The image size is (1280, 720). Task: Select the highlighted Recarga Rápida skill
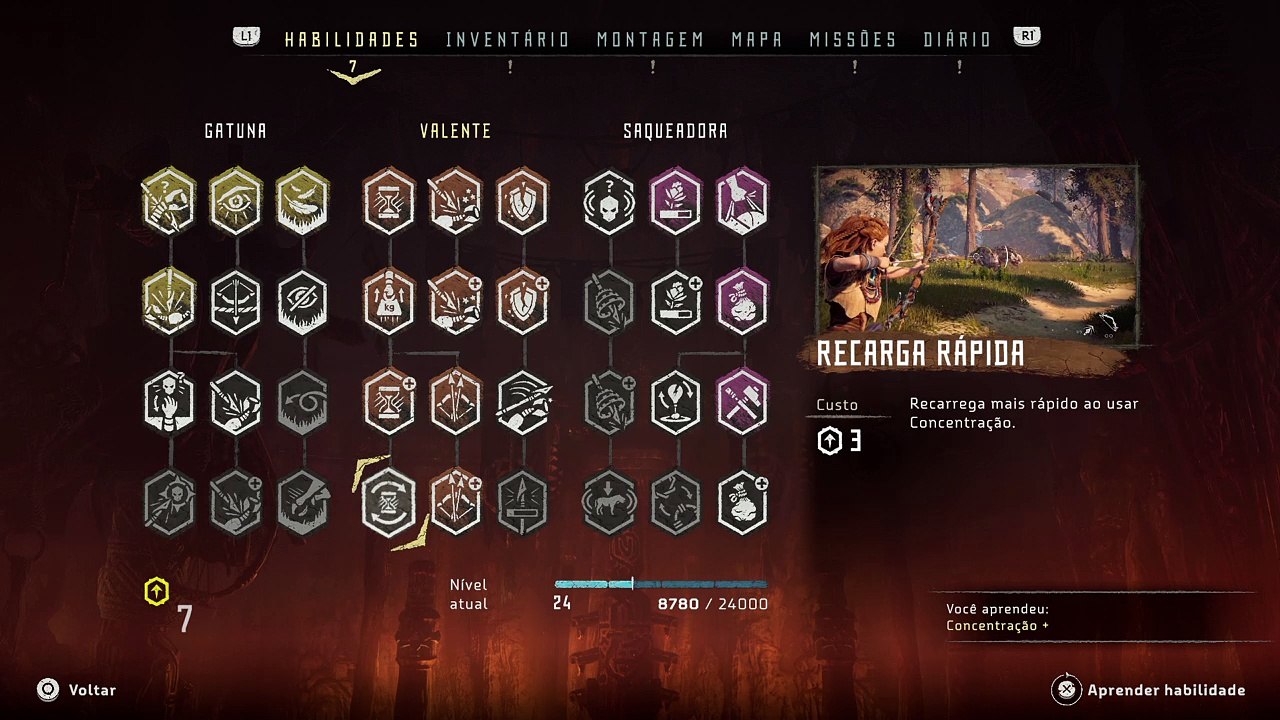click(389, 502)
